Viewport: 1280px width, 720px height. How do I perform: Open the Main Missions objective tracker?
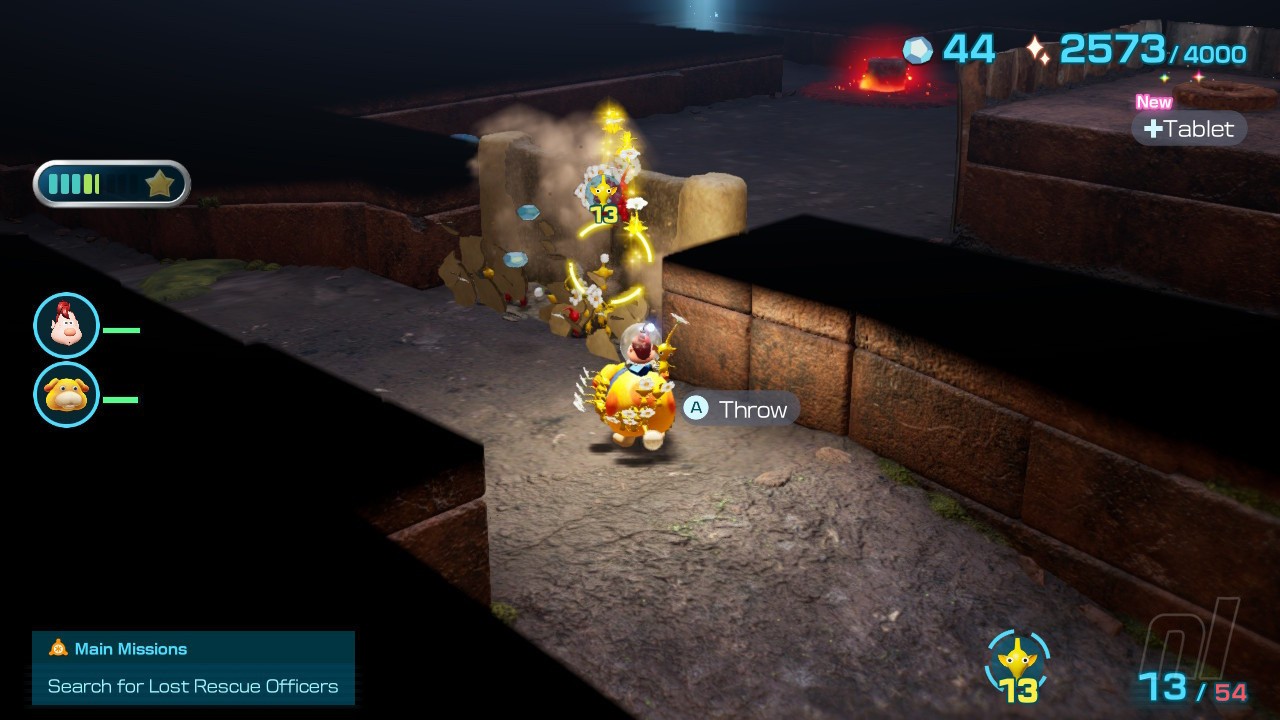pos(193,668)
